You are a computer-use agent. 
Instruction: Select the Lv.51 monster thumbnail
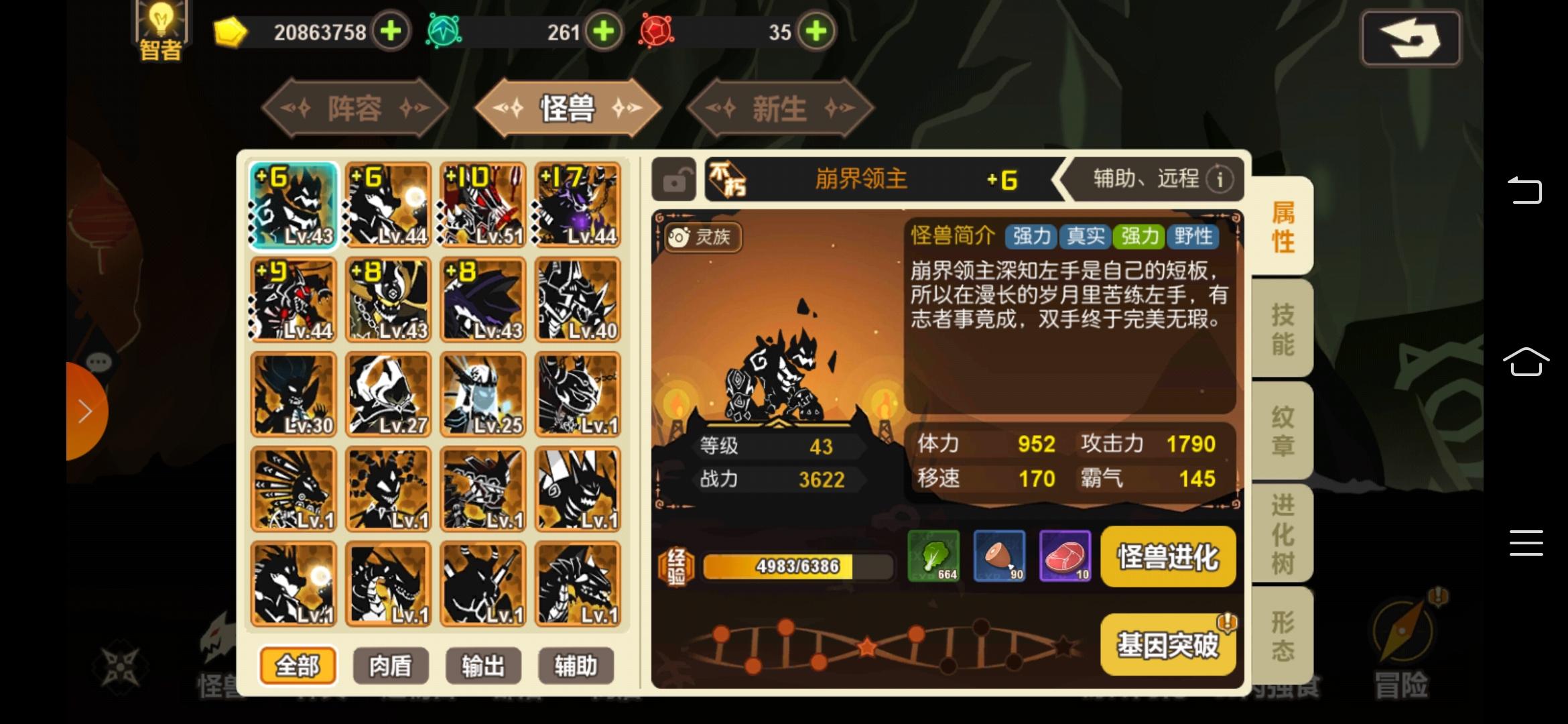483,204
